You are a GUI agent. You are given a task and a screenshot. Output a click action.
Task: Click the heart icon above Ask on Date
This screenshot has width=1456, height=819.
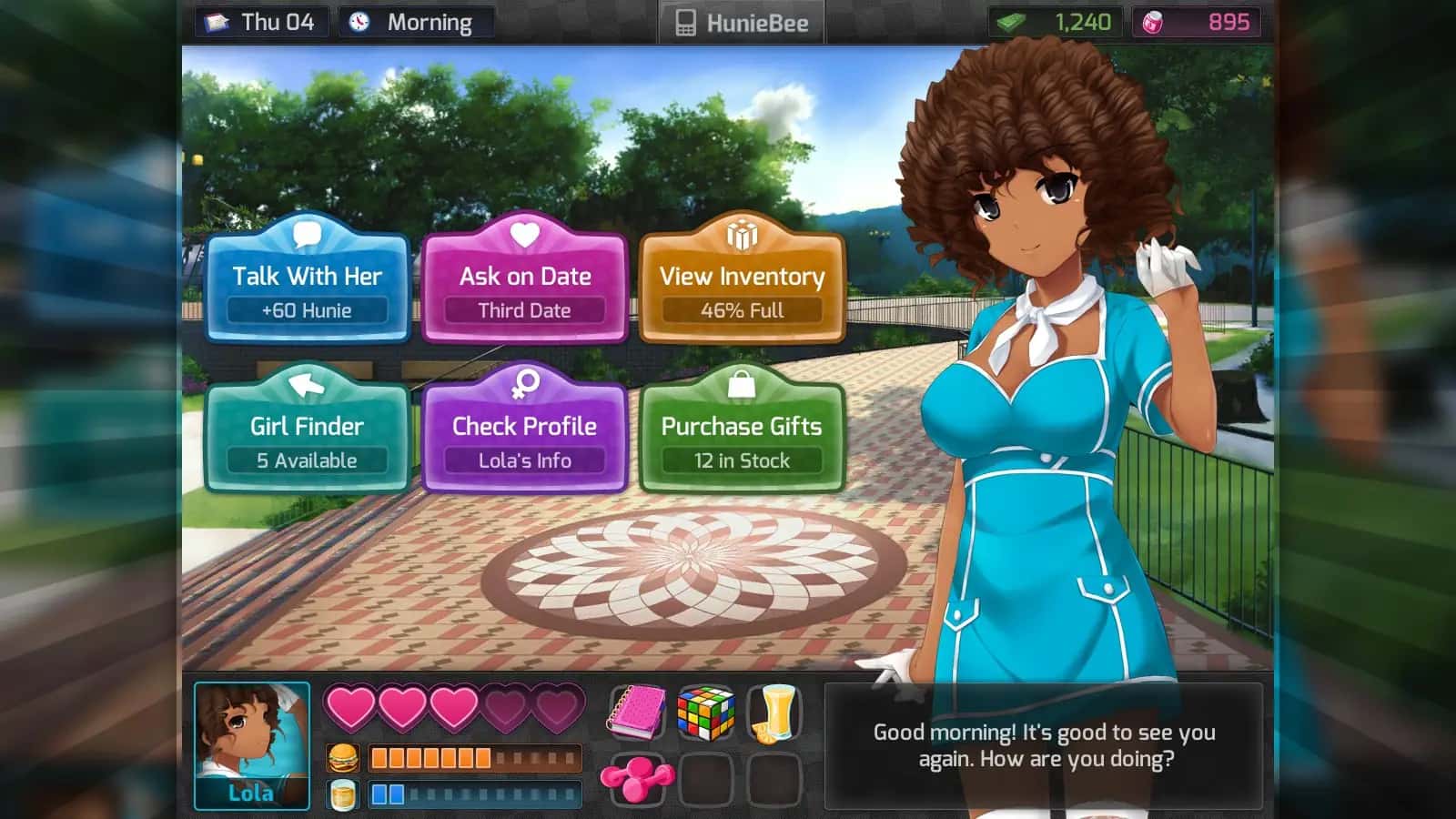[523, 234]
